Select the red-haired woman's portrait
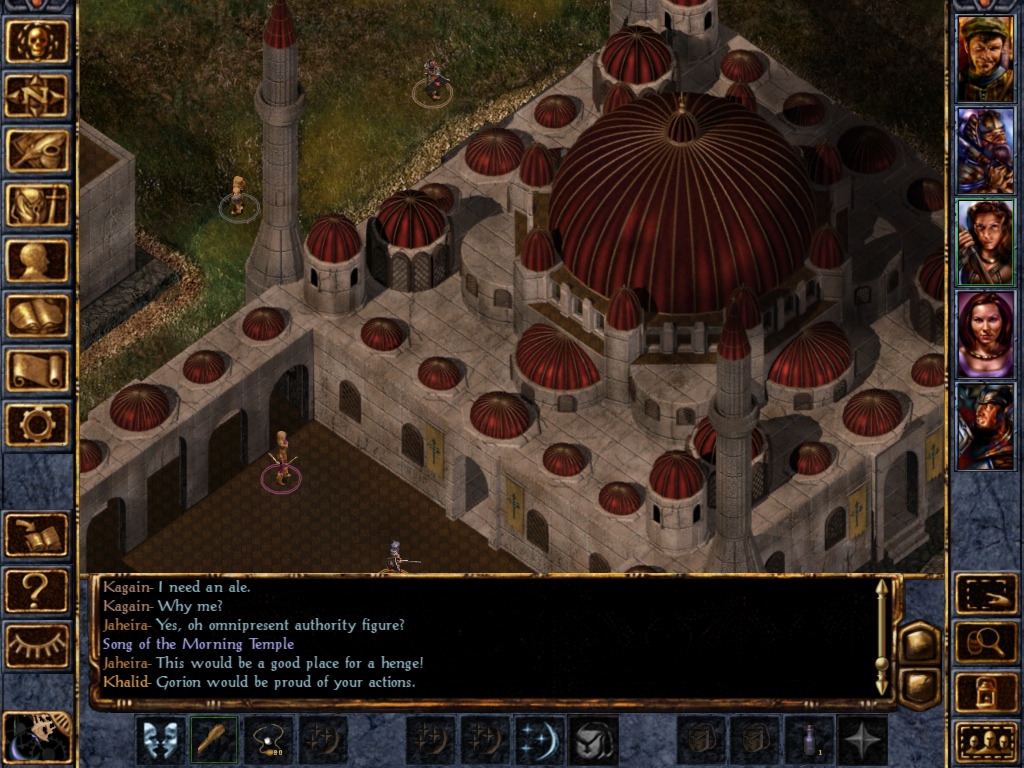Viewport: 1024px width, 768px height. 985,334
